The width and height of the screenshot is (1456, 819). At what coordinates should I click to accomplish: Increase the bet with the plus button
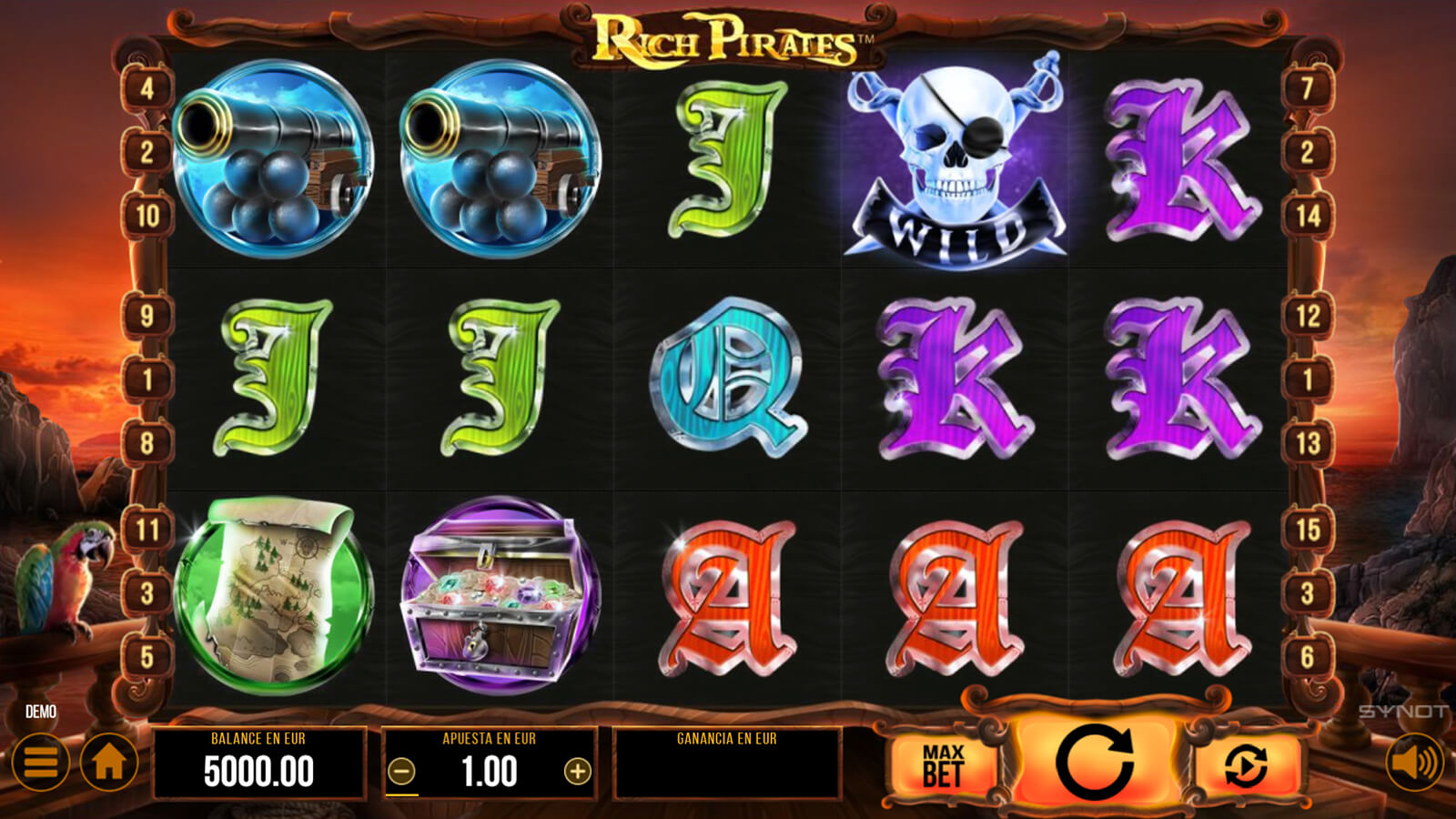point(577,772)
